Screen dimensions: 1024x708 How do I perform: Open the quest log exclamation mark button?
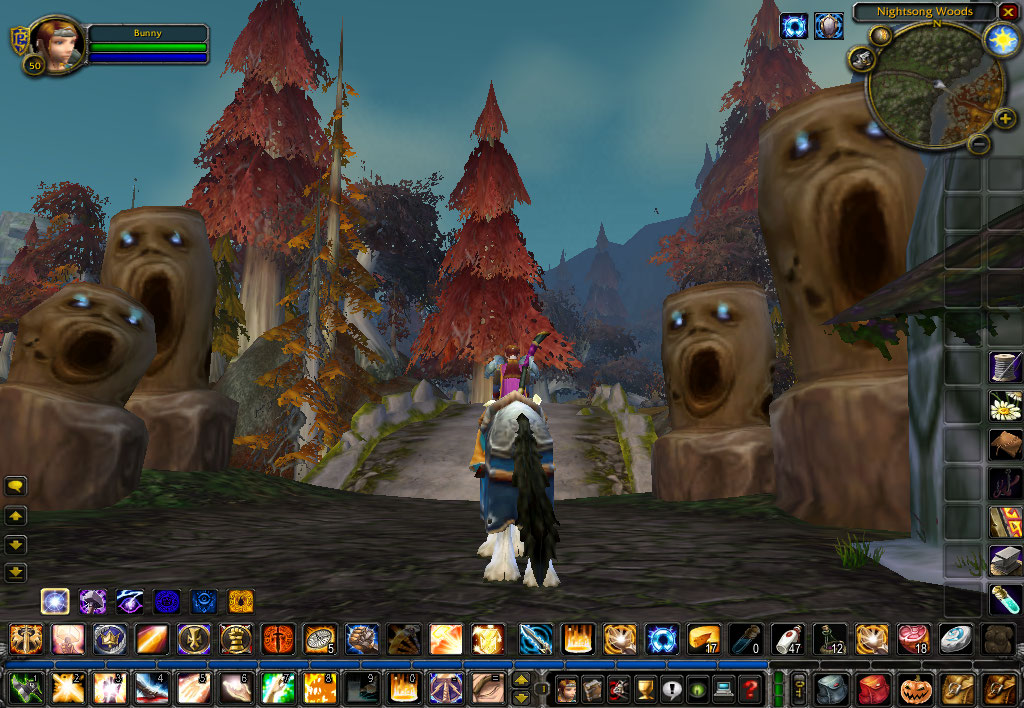[670, 689]
